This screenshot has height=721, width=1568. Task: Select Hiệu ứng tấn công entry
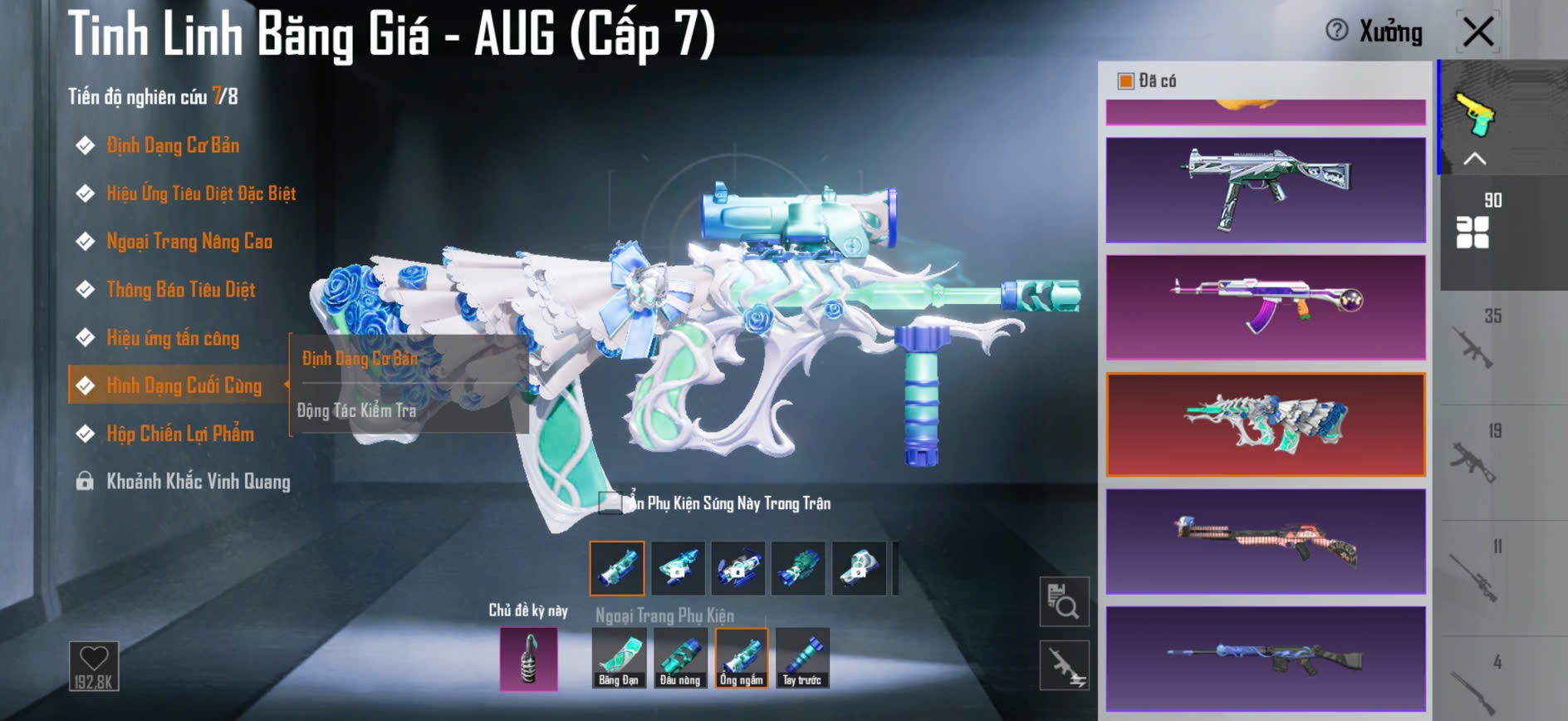[173, 339]
